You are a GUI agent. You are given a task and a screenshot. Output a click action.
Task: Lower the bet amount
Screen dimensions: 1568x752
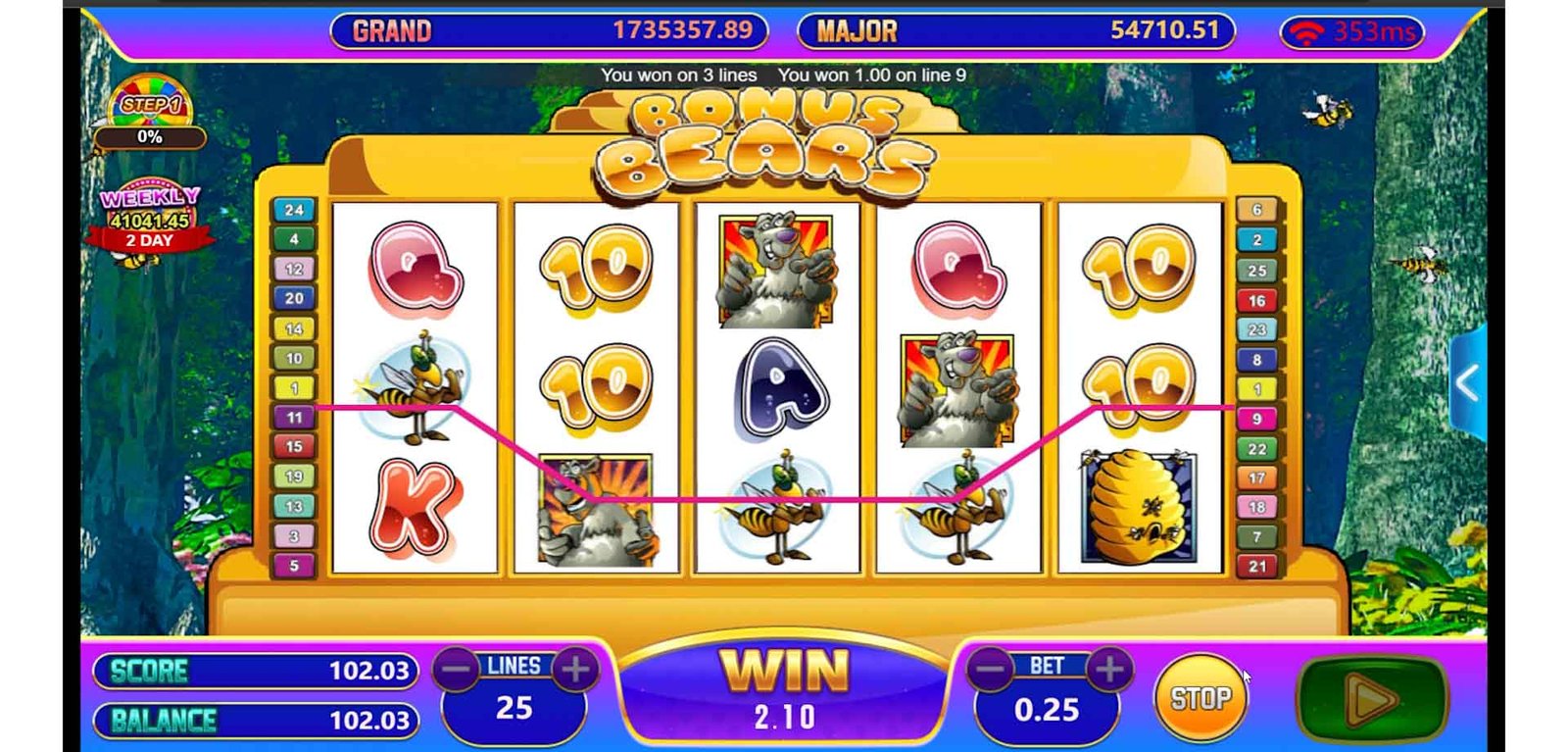pyautogui.click(x=991, y=670)
